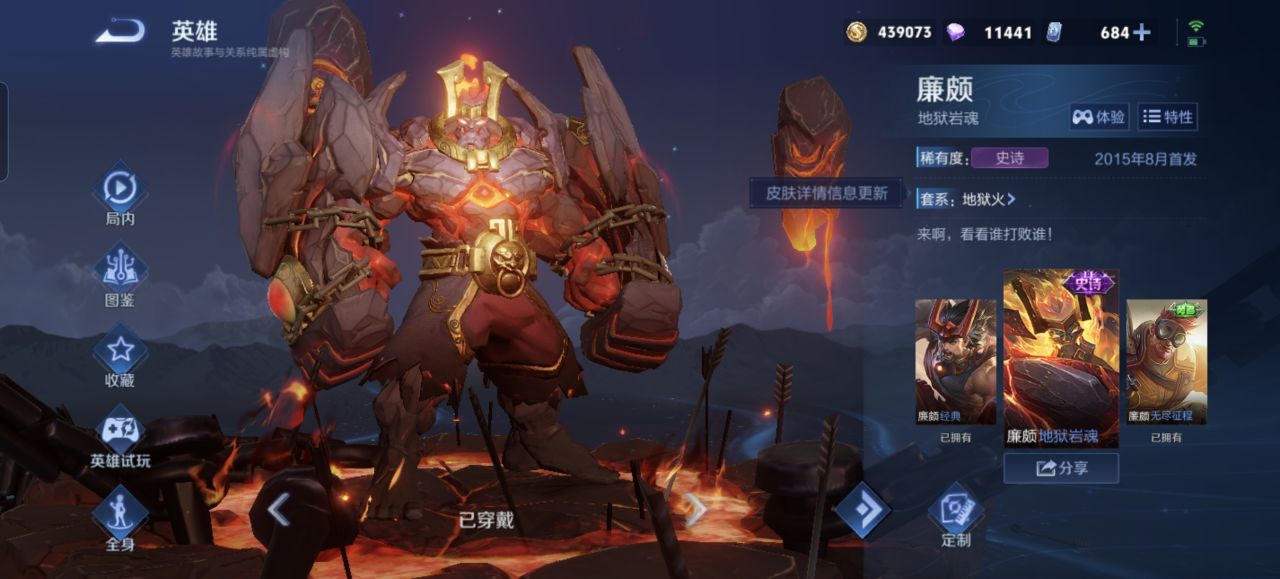1280x579 pixels.
Task: Share the skin with 分享 button
Action: pos(1061,468)
